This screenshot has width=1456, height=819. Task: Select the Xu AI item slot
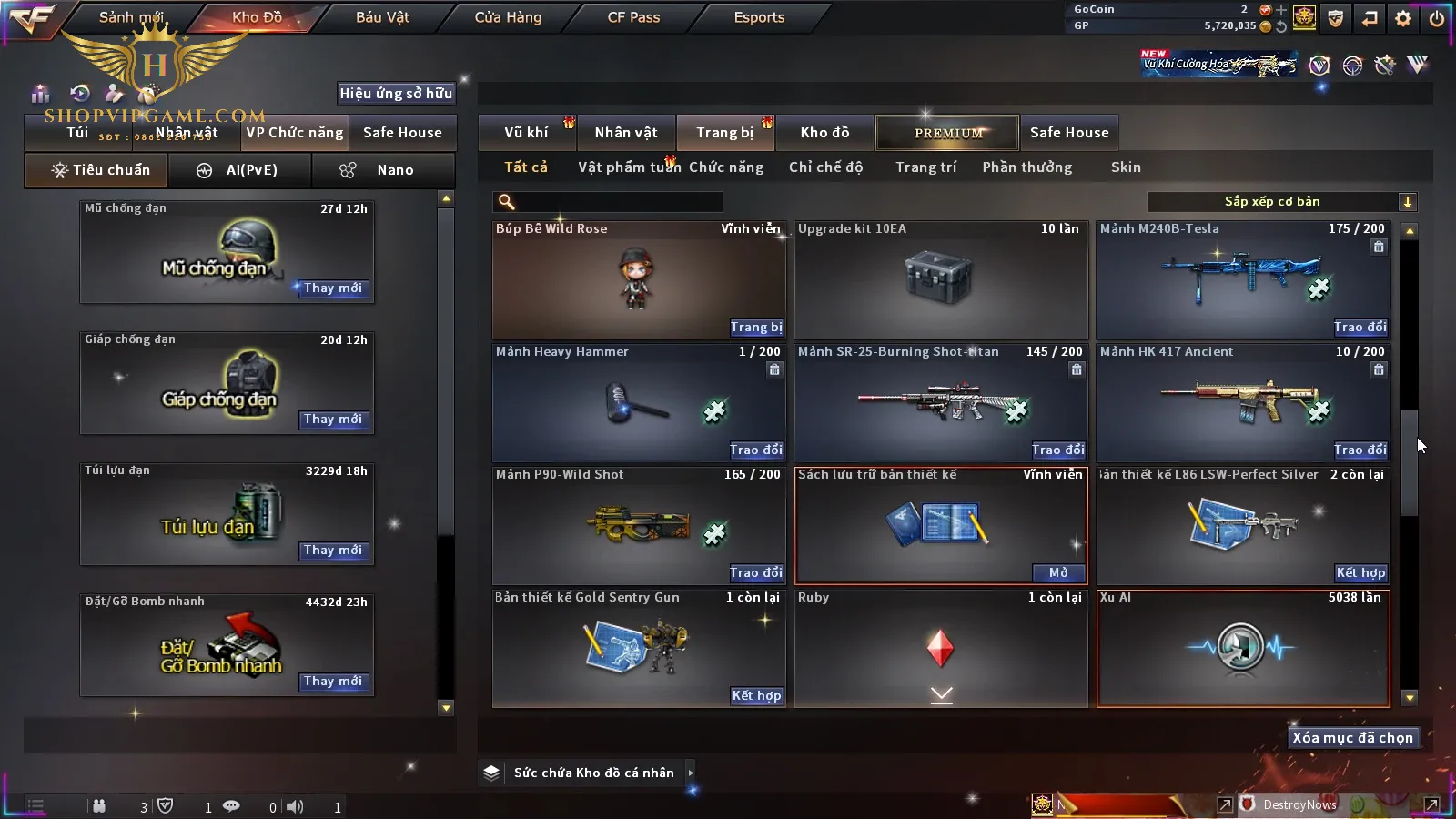[x=1243, y=648]
